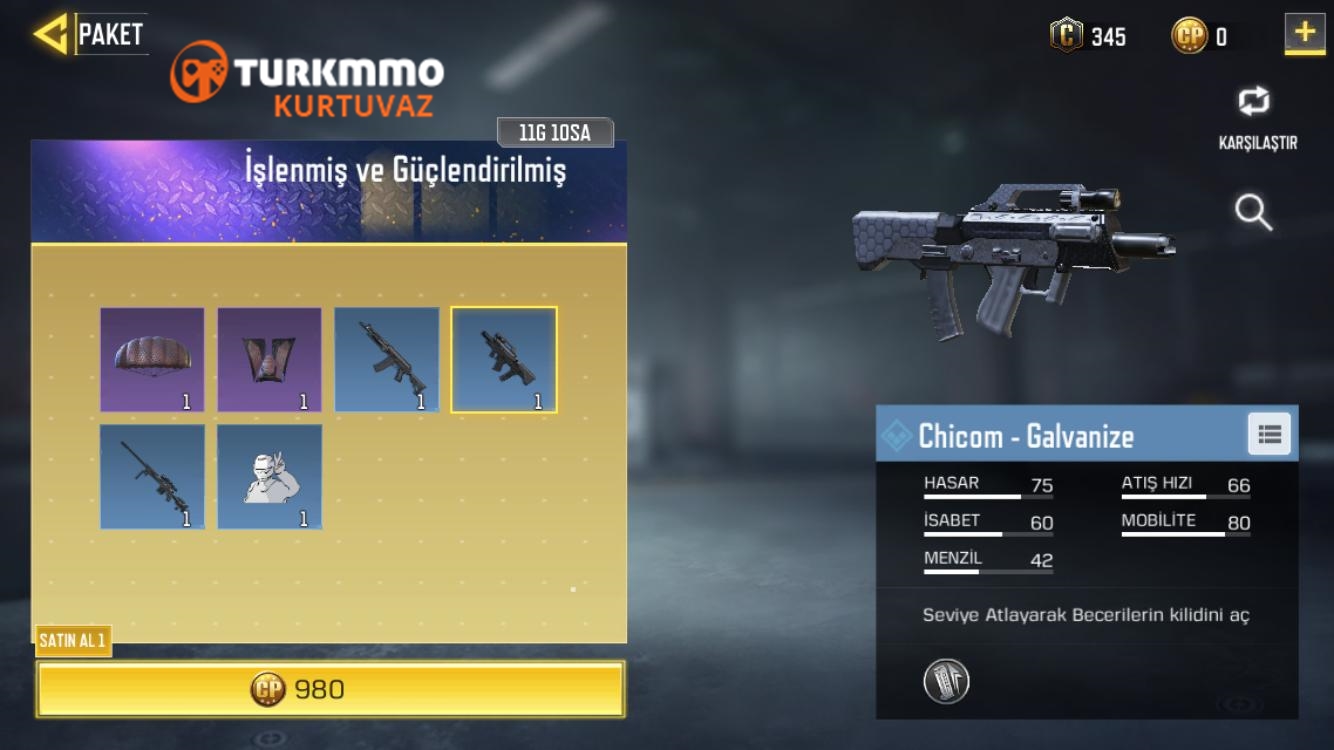Select the parachute item thumbnail
1334x750 pixels.
pyautogui.click(x=152, y=359)
